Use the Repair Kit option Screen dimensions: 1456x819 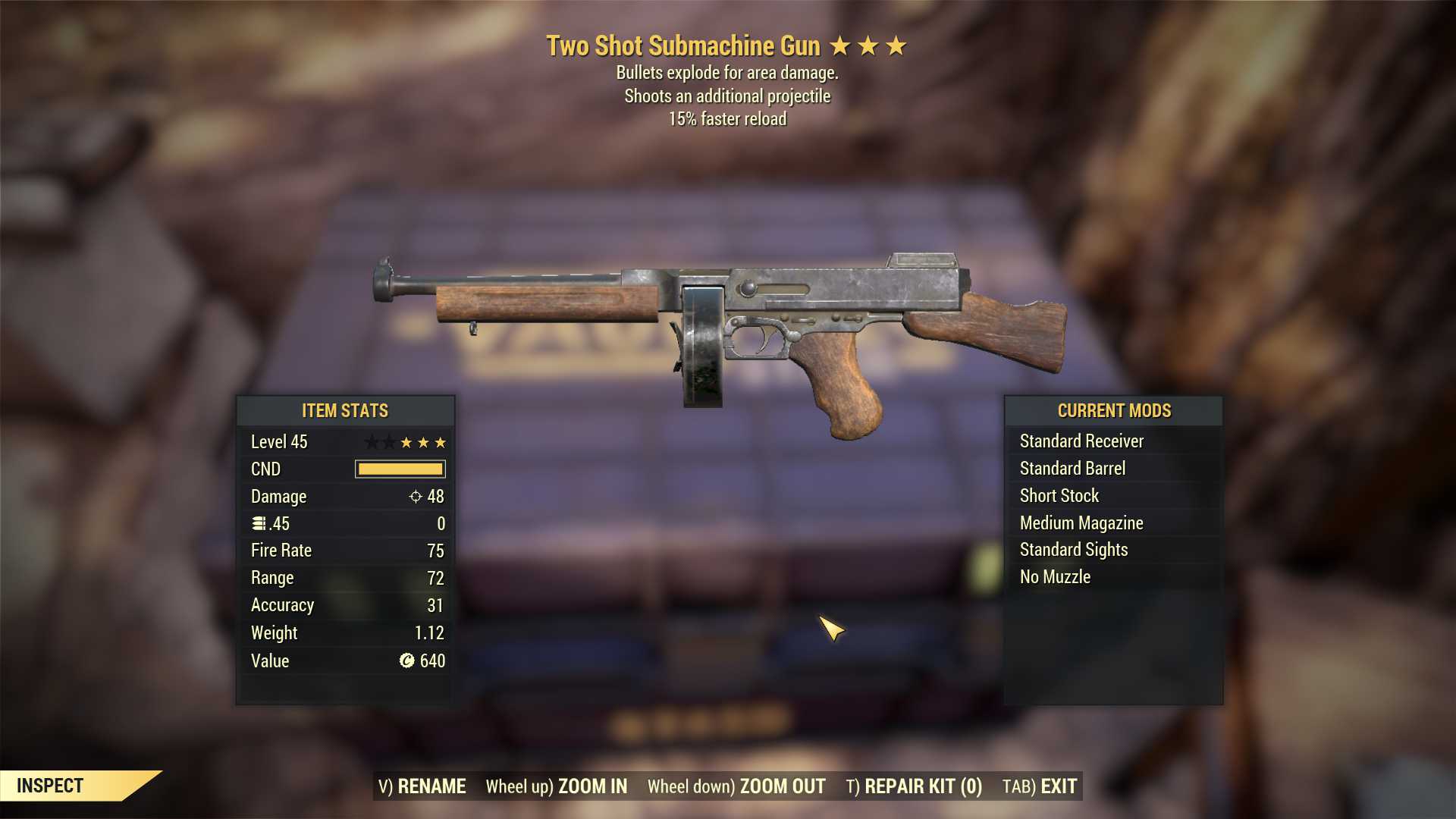(914, 786)
